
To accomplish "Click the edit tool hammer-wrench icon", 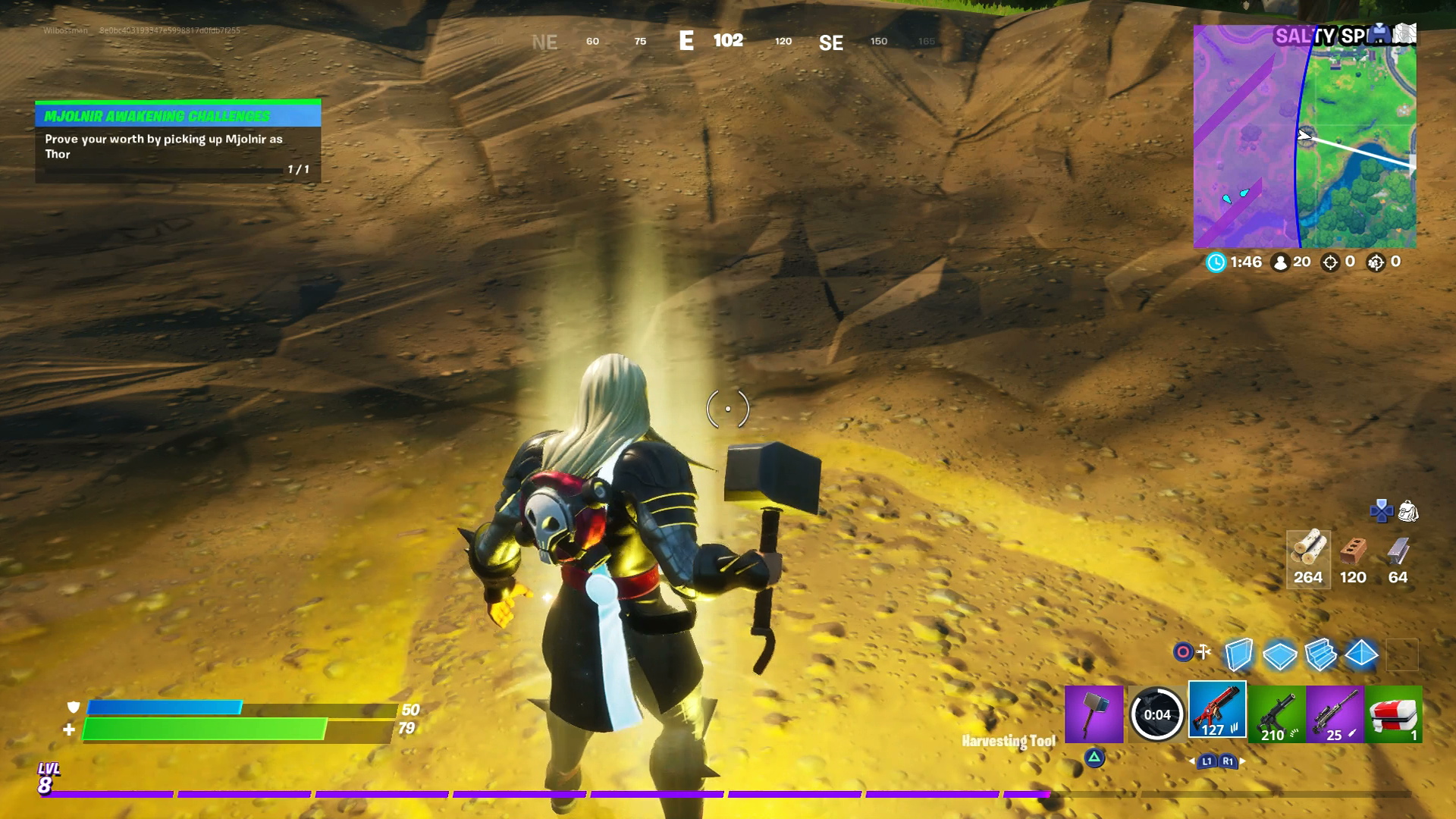I will [x=1203, y=651].
